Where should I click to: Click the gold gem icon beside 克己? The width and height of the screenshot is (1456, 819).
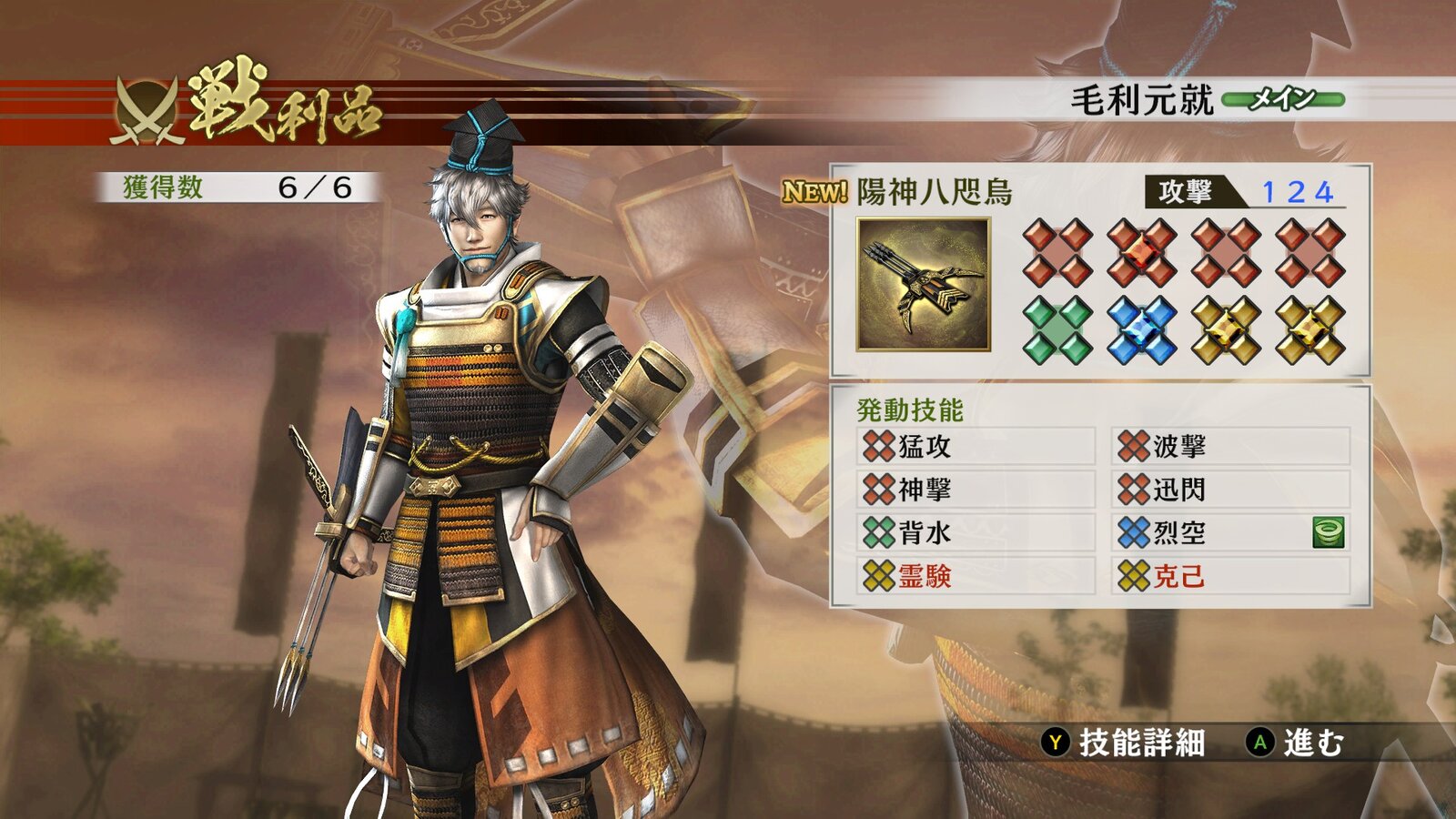coord(1136,578)
